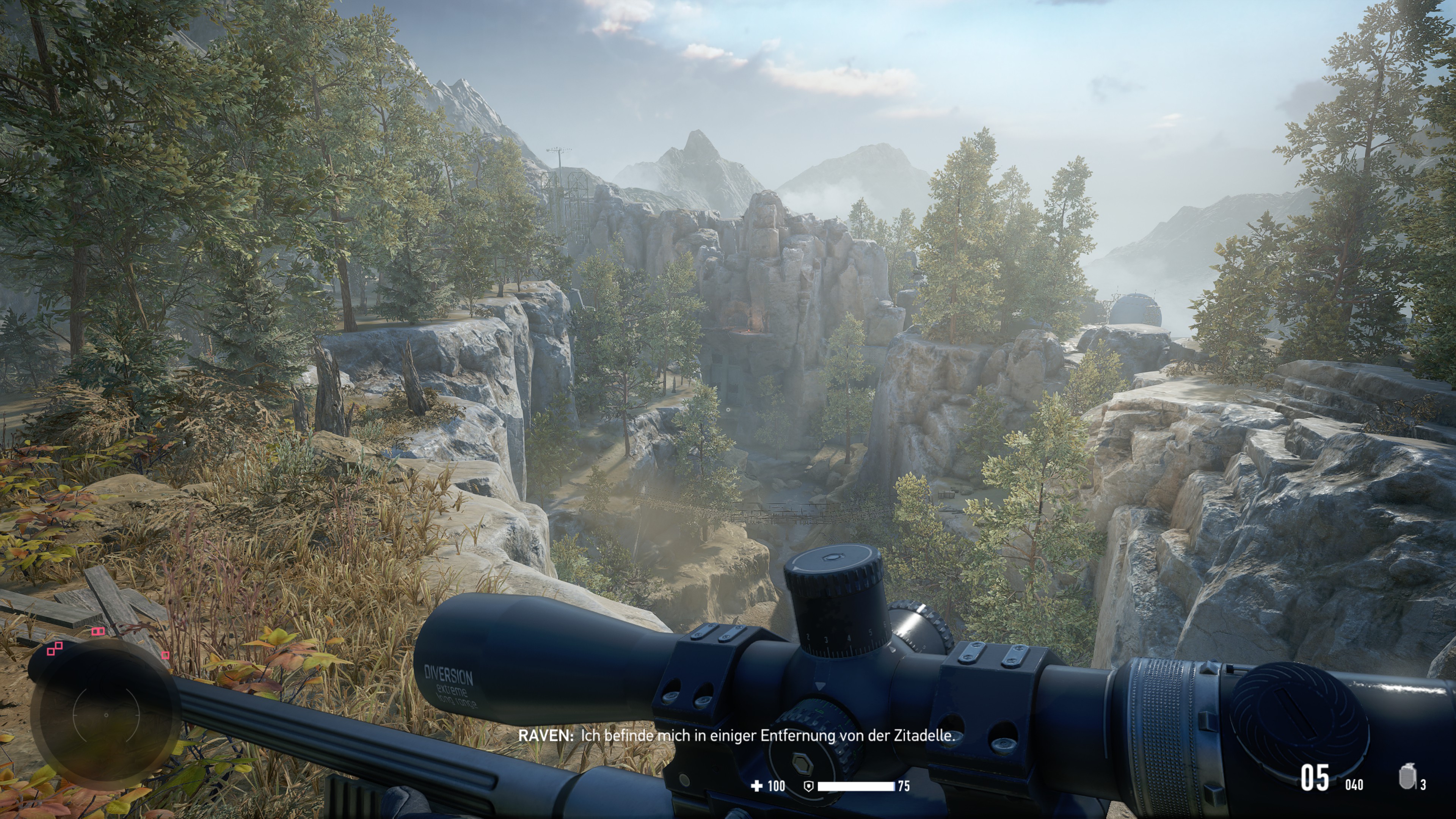The image size is (1456, 819).
Task: Click the circular minimap radar
Action: [x=106, y=714]
